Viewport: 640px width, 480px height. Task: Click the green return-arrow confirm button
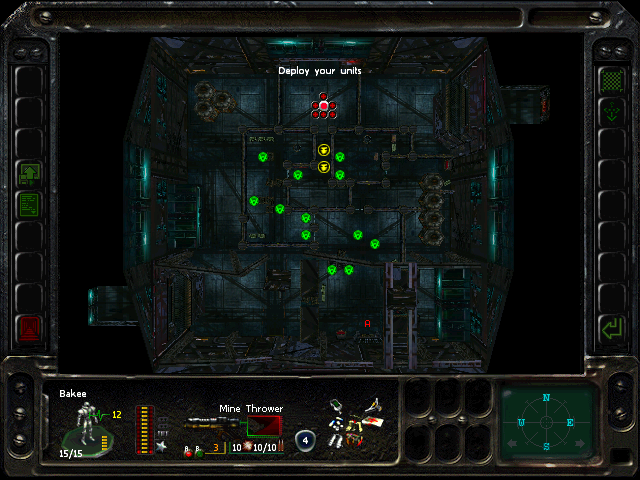point(610,327)
